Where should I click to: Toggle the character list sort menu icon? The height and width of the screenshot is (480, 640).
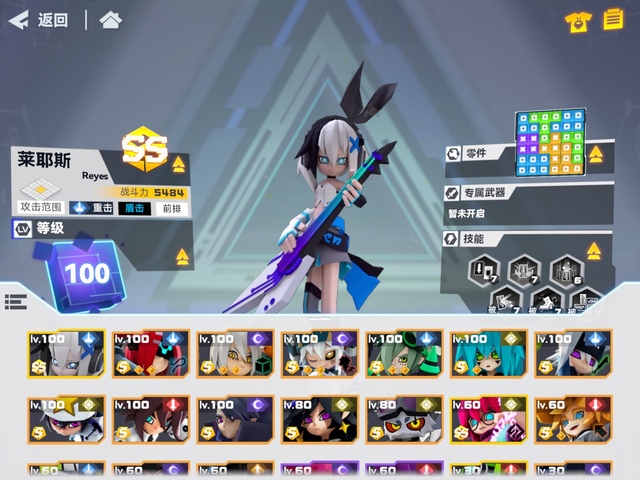[x=15, y=302]
